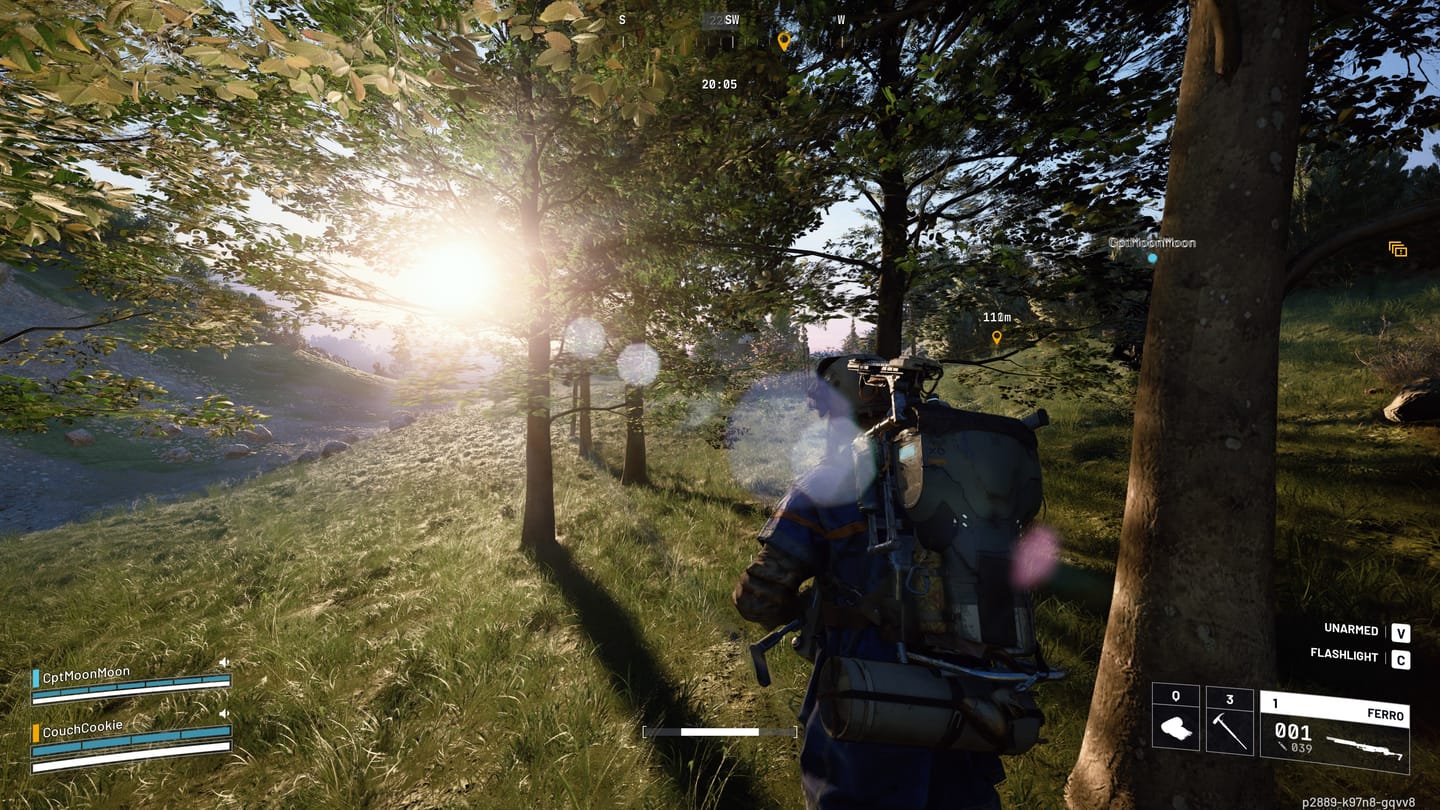Click the yellow 111m waypoint marker
This screenshot has height=810, width=1440.
click(996, 338)
